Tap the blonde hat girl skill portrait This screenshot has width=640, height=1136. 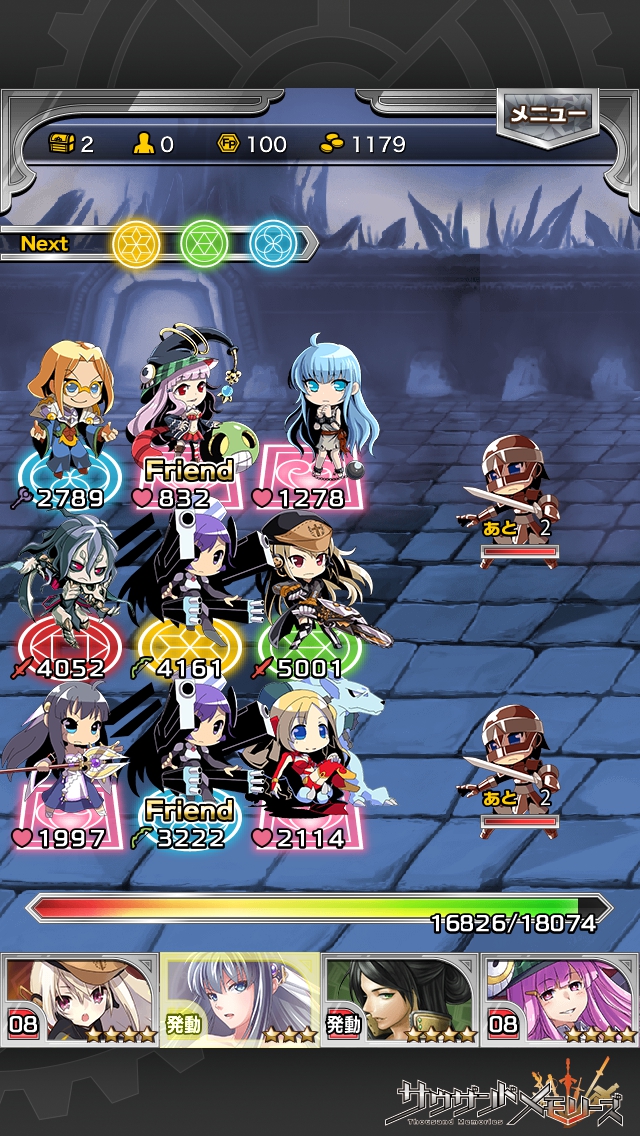pyautogui.click(x=80, y=998)
